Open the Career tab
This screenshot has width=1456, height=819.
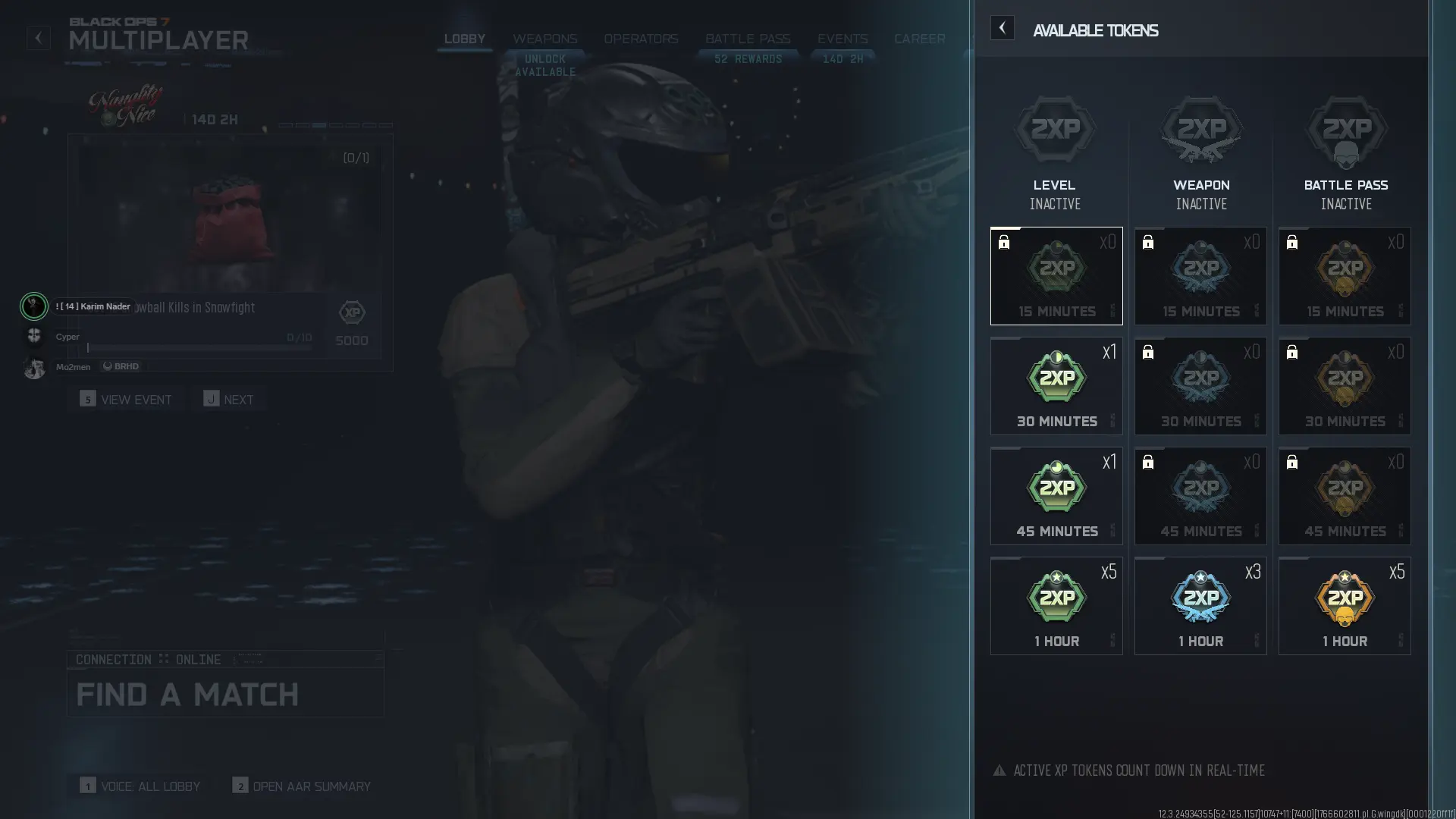(920, 39)
